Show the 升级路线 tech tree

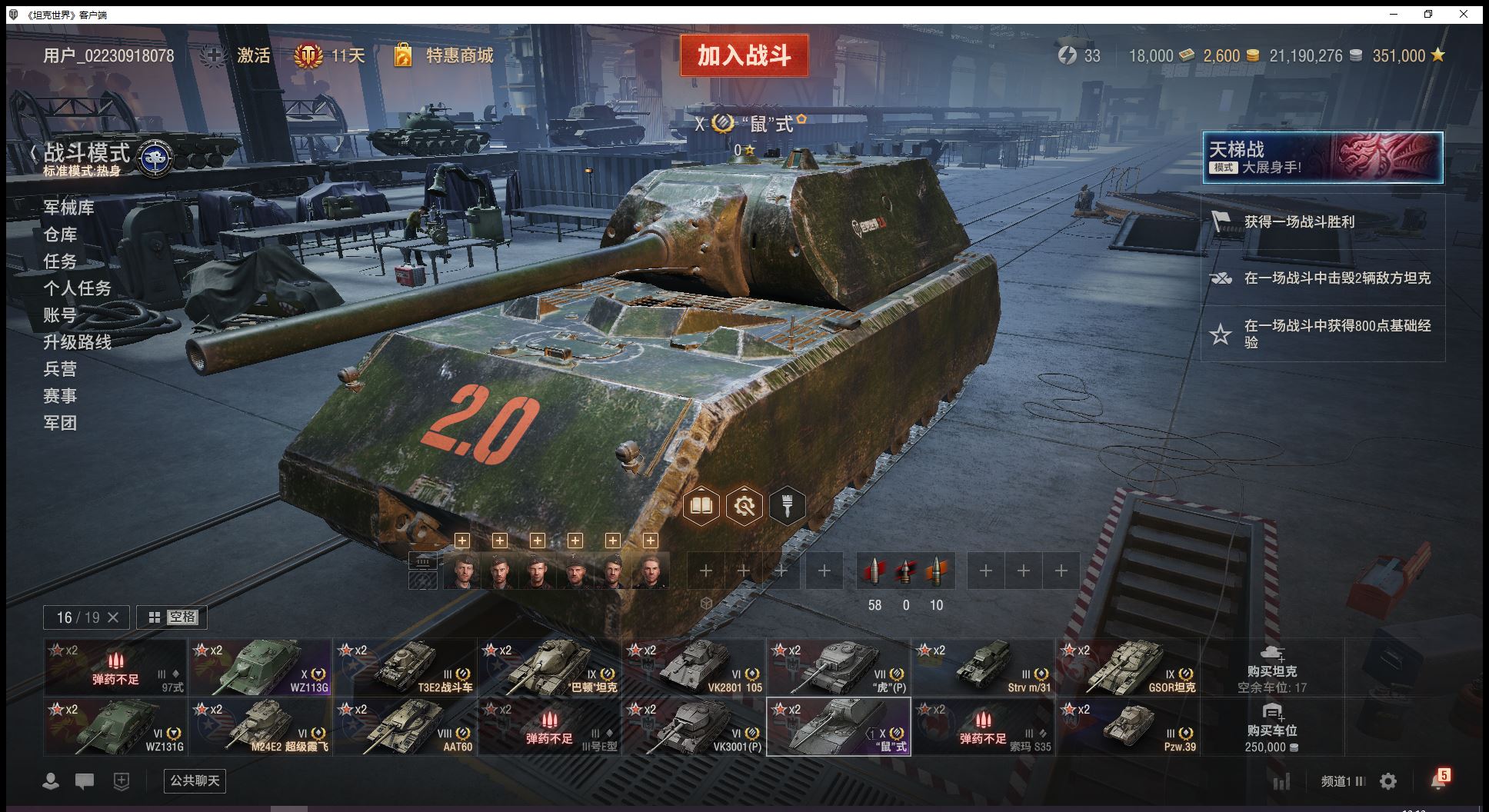(77, 342)
